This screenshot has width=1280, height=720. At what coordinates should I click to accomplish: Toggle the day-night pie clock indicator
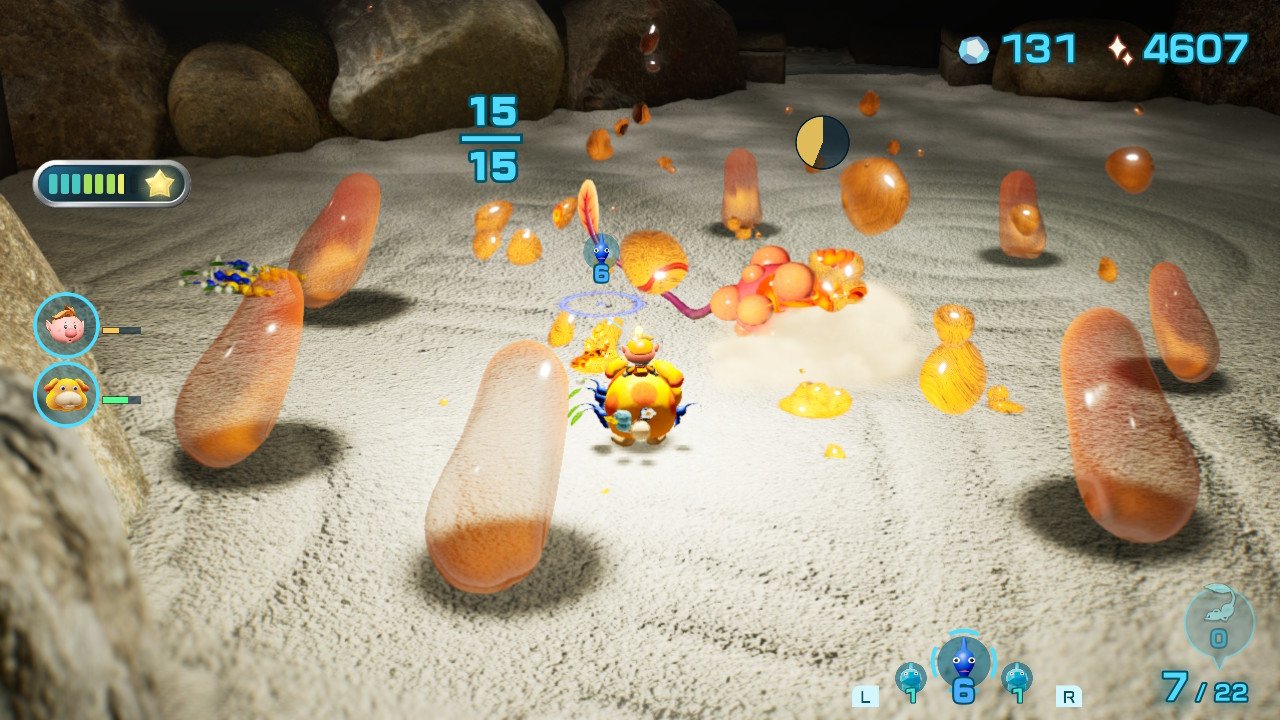821,141
